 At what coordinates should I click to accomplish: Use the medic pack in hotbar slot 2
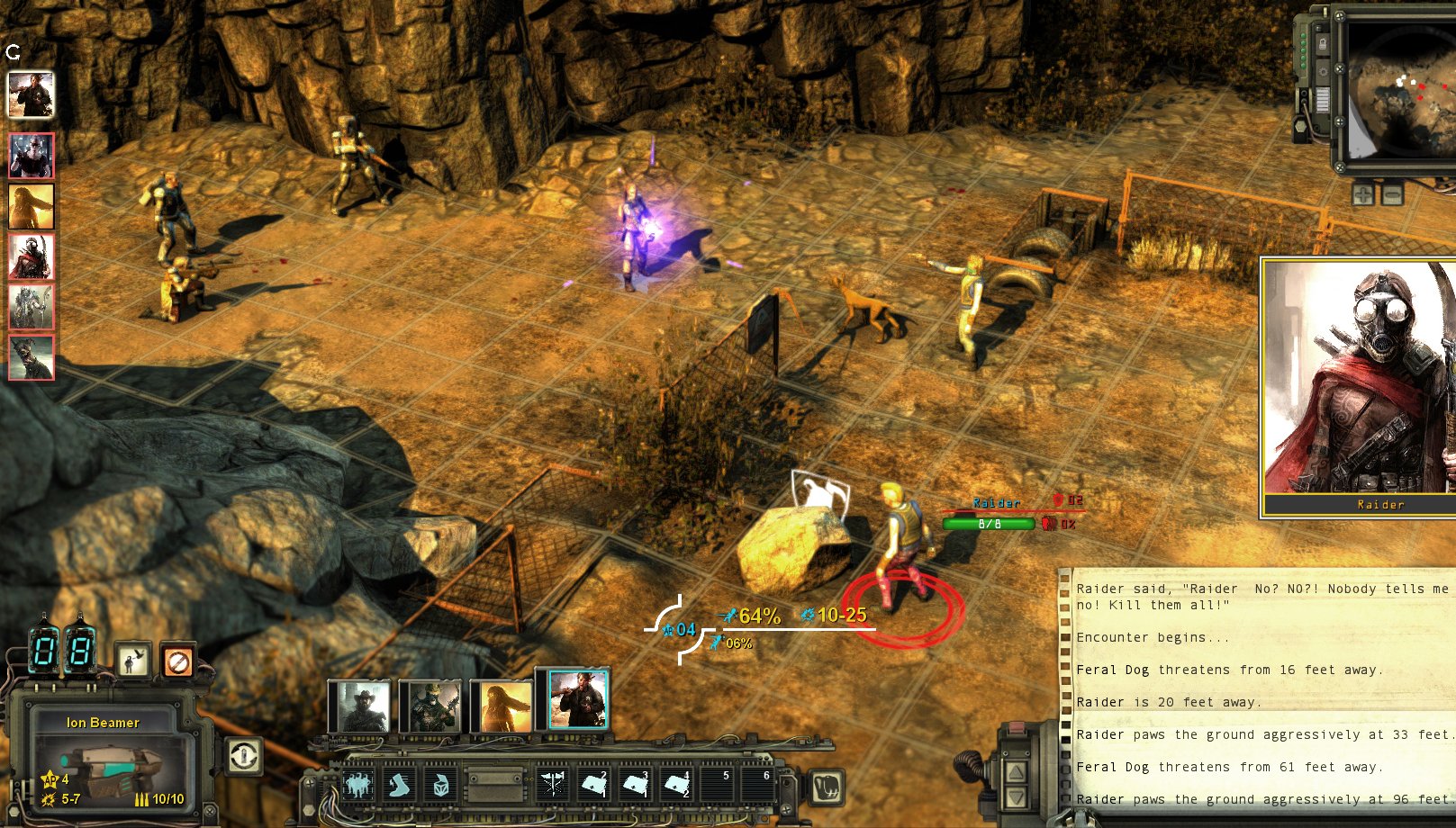tap(592, 784)
